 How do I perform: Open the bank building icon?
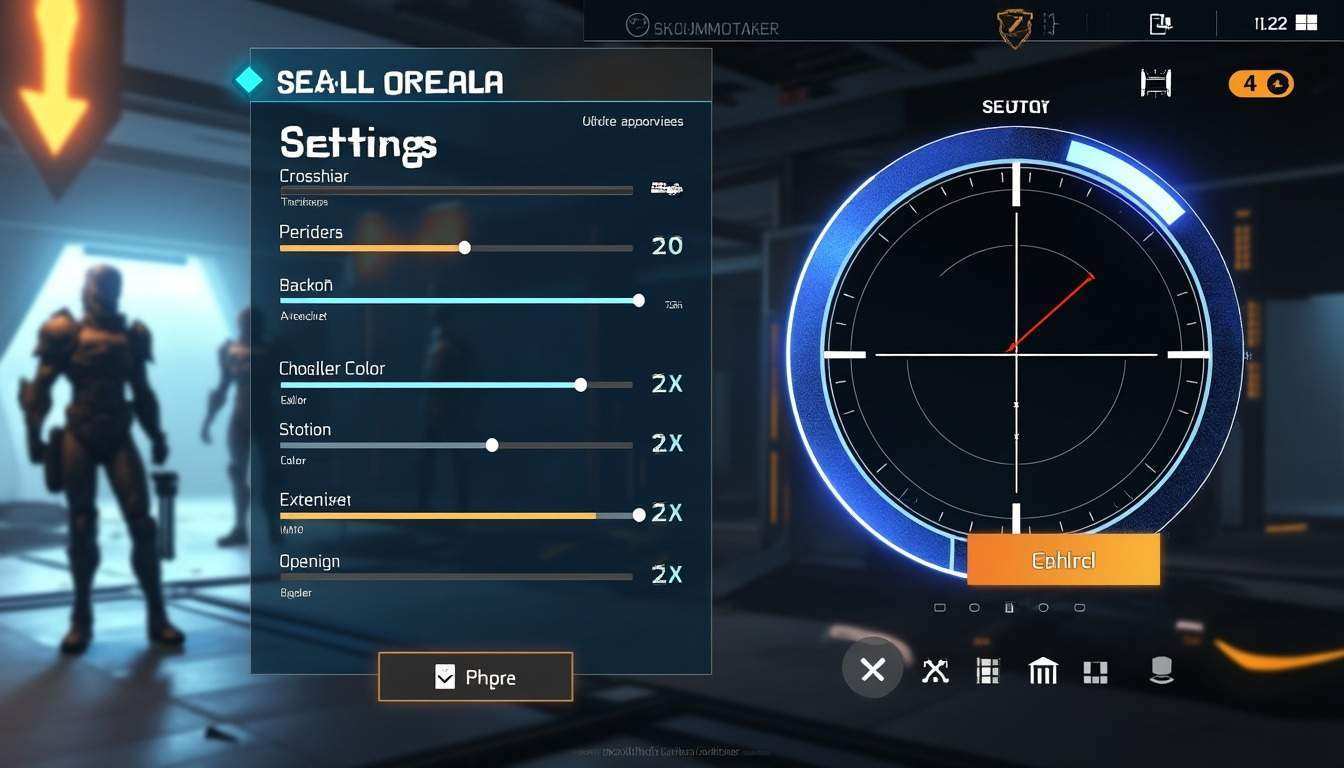[1042, 671]
